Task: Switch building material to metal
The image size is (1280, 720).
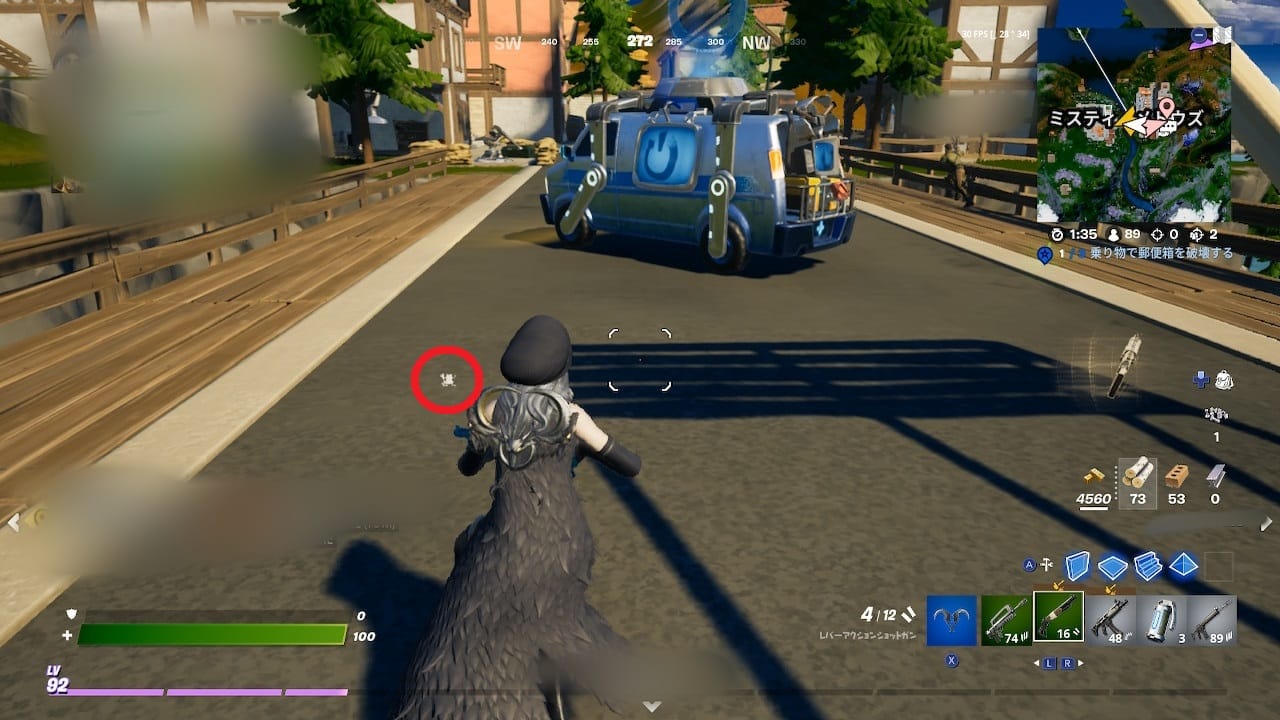Action: [1215, 476]
